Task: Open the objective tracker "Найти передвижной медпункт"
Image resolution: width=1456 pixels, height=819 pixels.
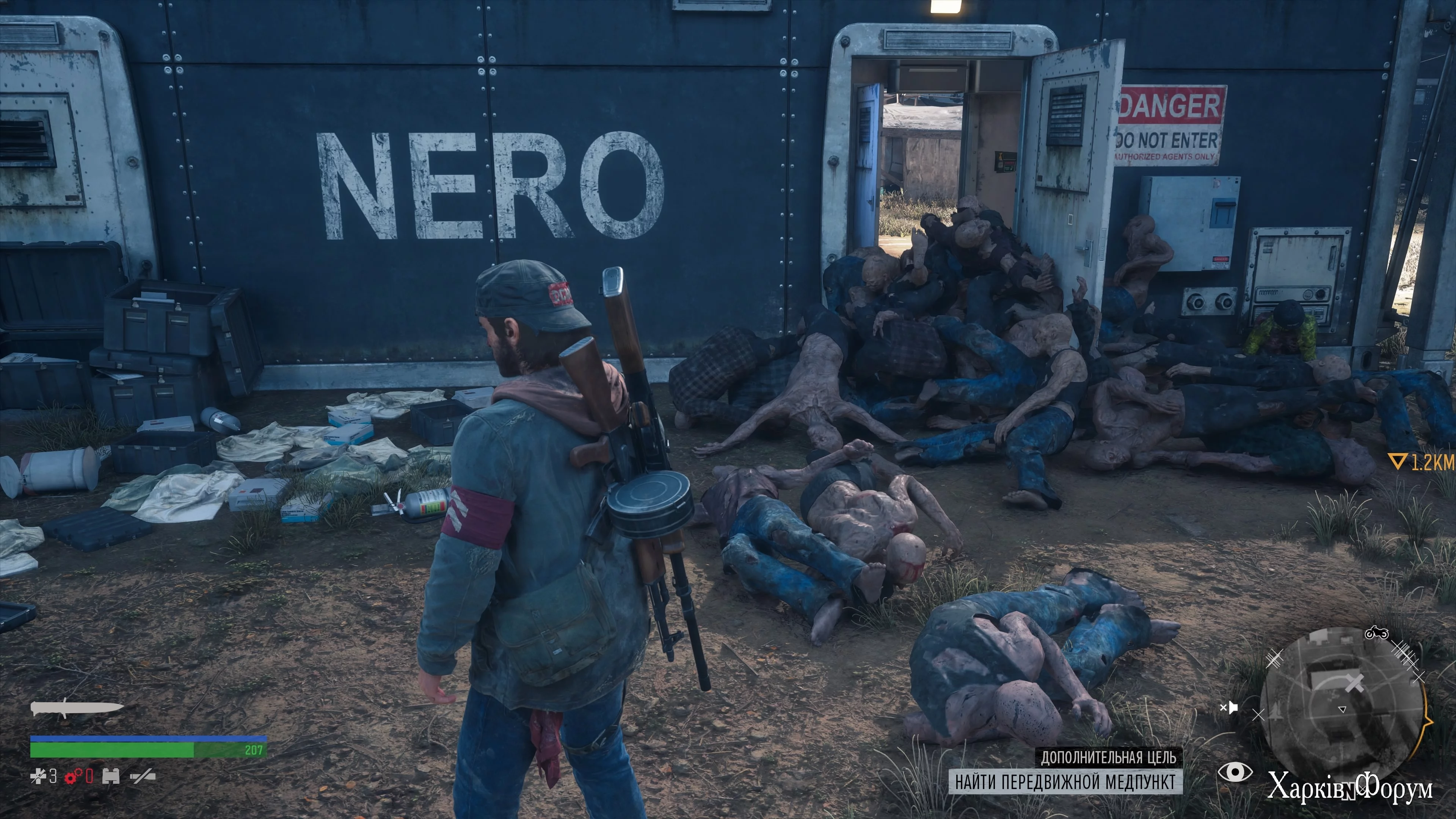Action: (1065, 782)
